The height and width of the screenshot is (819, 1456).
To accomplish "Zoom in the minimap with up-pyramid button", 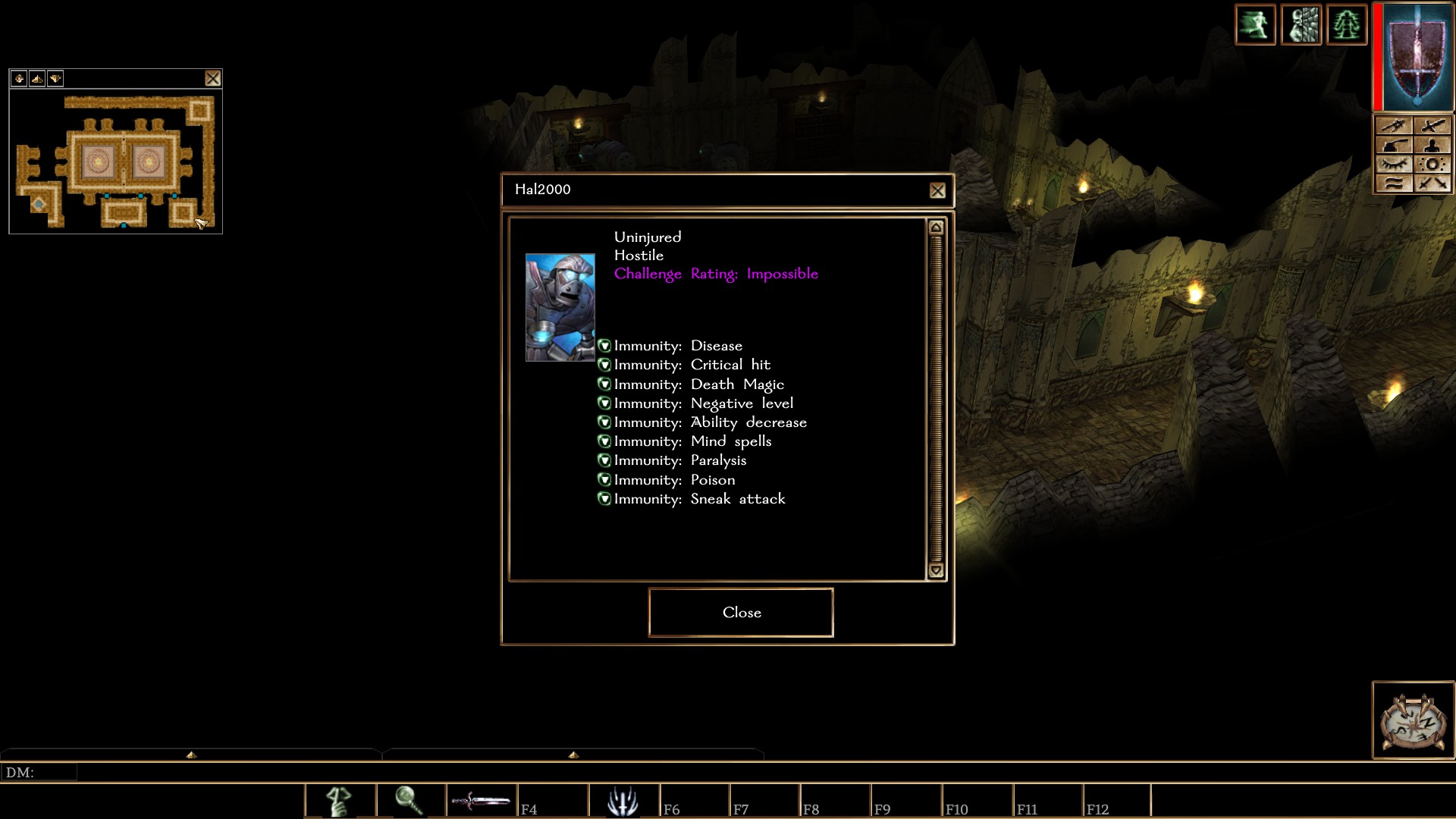I will click(x=37, y=78).
